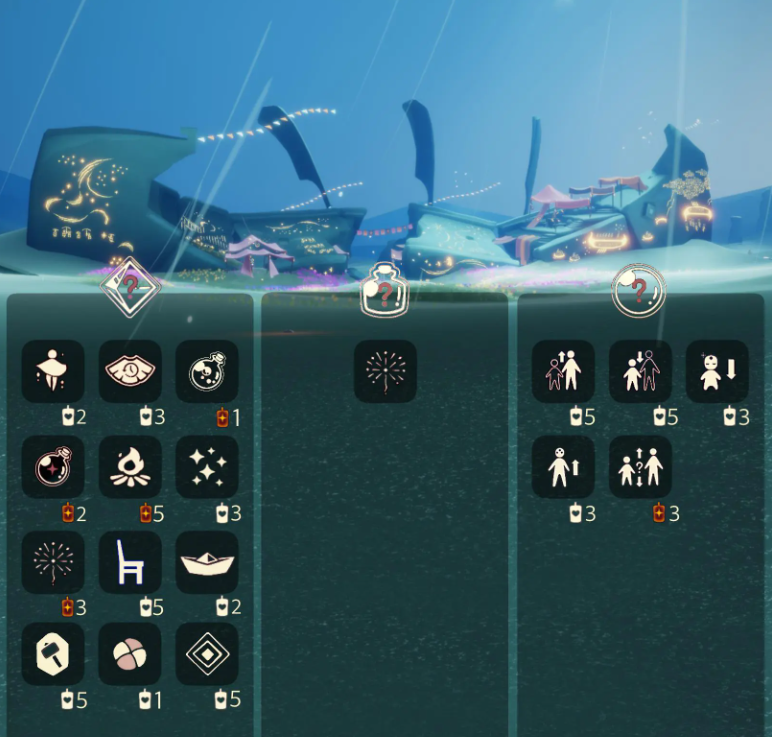The width and height of the screenshot is (772, 737).
Task: Select the four sparkling stars spell
Action: (207, 466)
